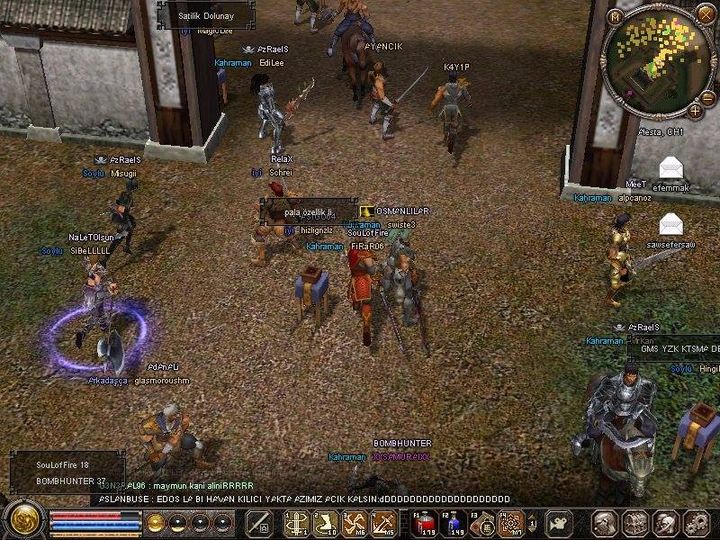The width and height of the screenshot is (720, 540).
Task: Open the character helmet icon window
Action: (x=604, y=523)
